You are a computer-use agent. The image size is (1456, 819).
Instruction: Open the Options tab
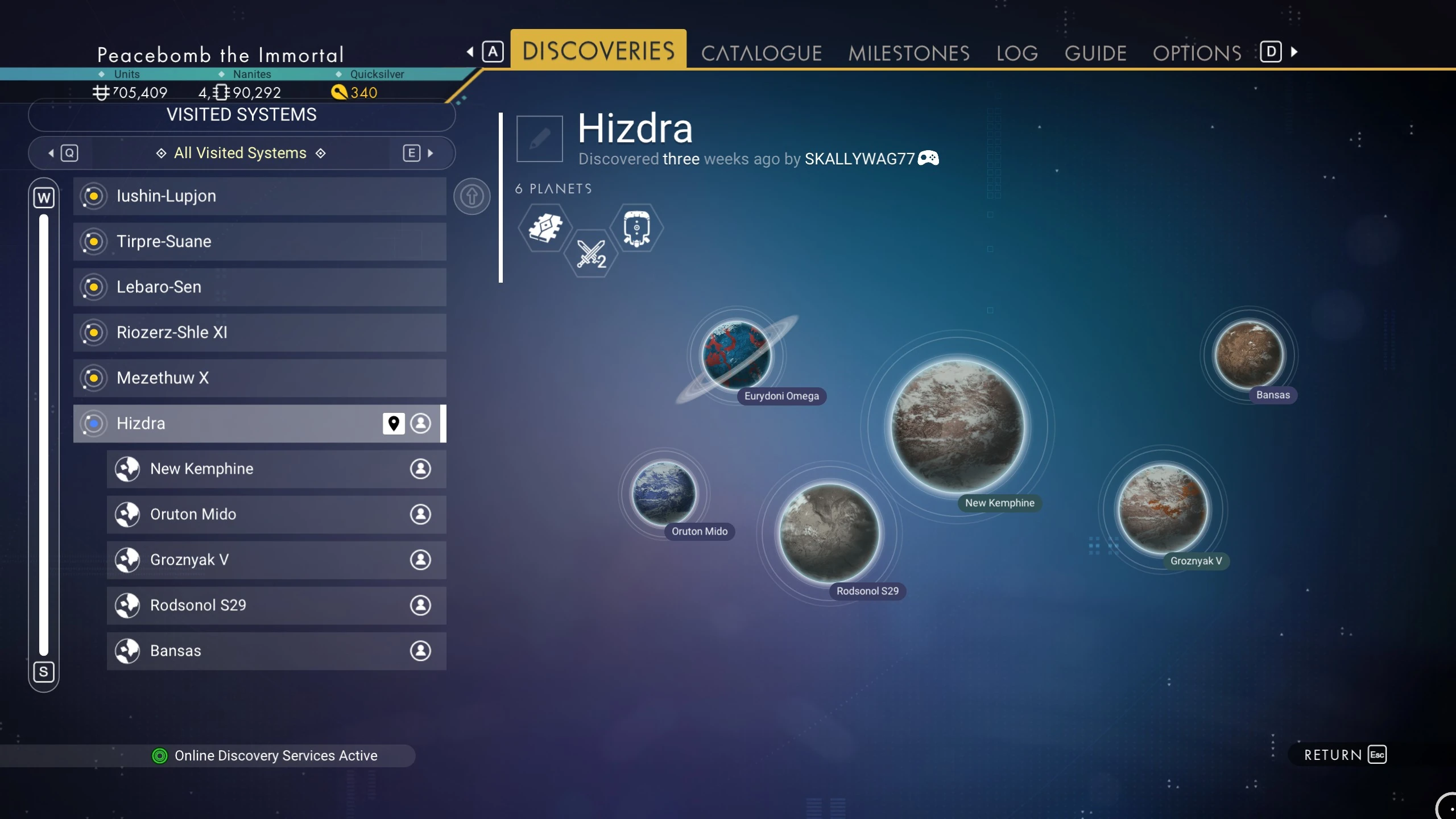pos(1197,53)
